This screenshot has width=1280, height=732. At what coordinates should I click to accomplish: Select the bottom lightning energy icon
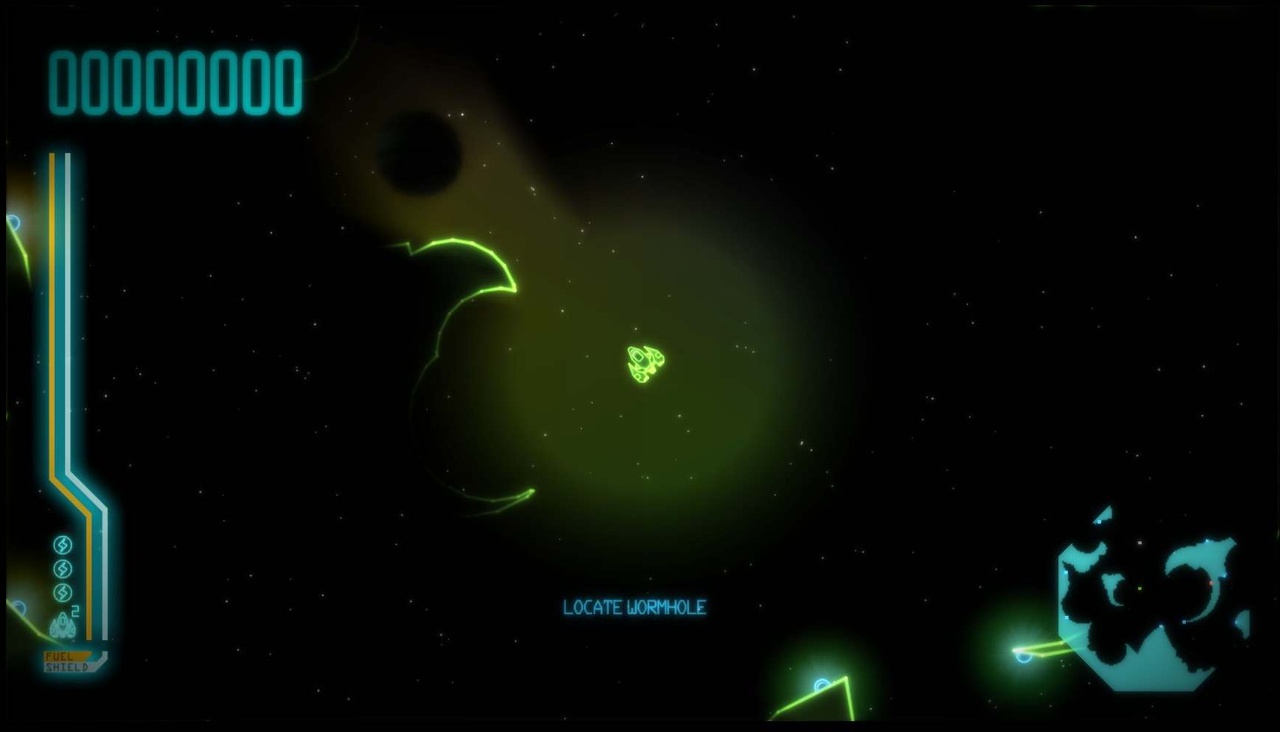pos(62,590)
